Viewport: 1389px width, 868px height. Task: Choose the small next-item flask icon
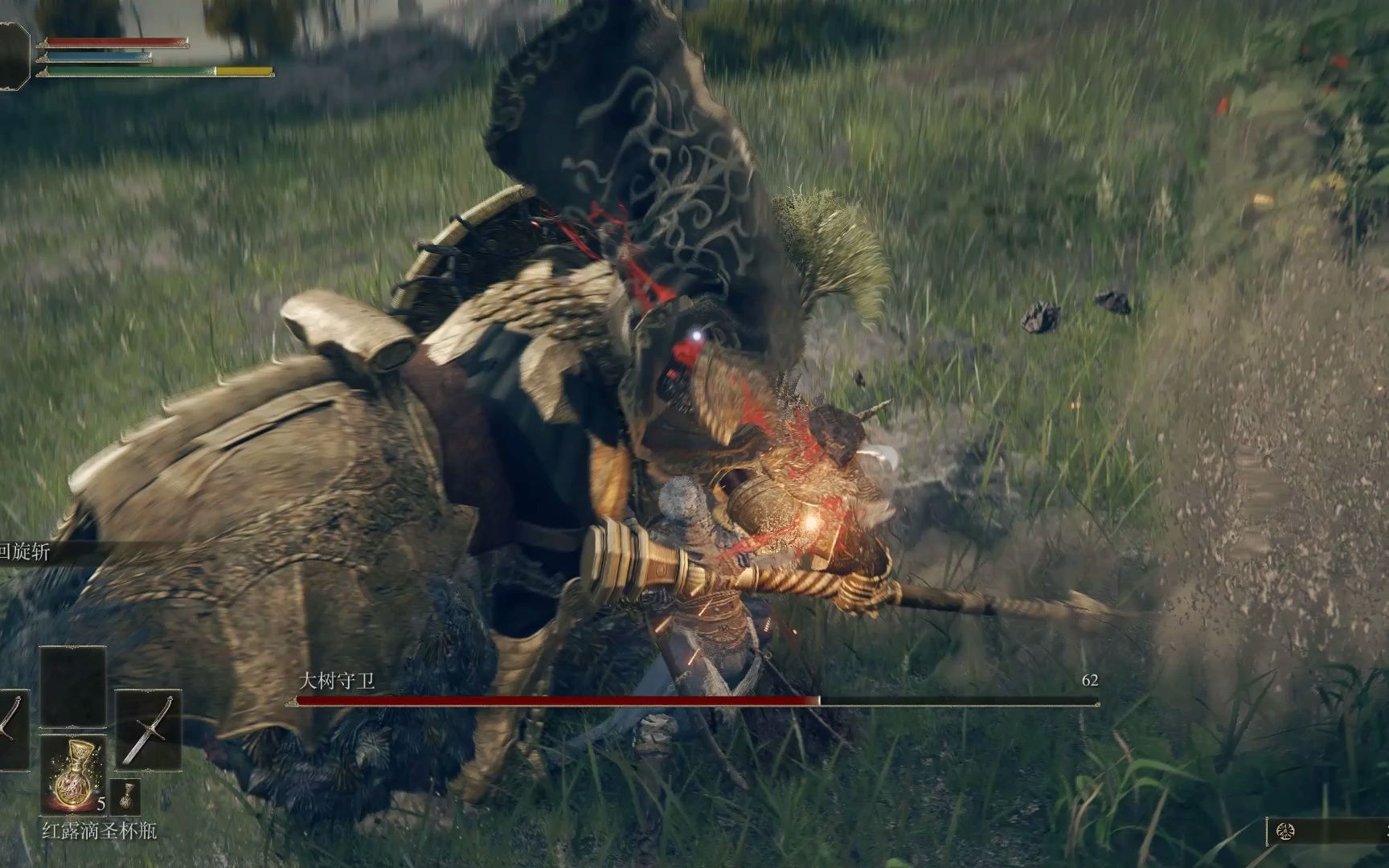[x=125, y=796]
